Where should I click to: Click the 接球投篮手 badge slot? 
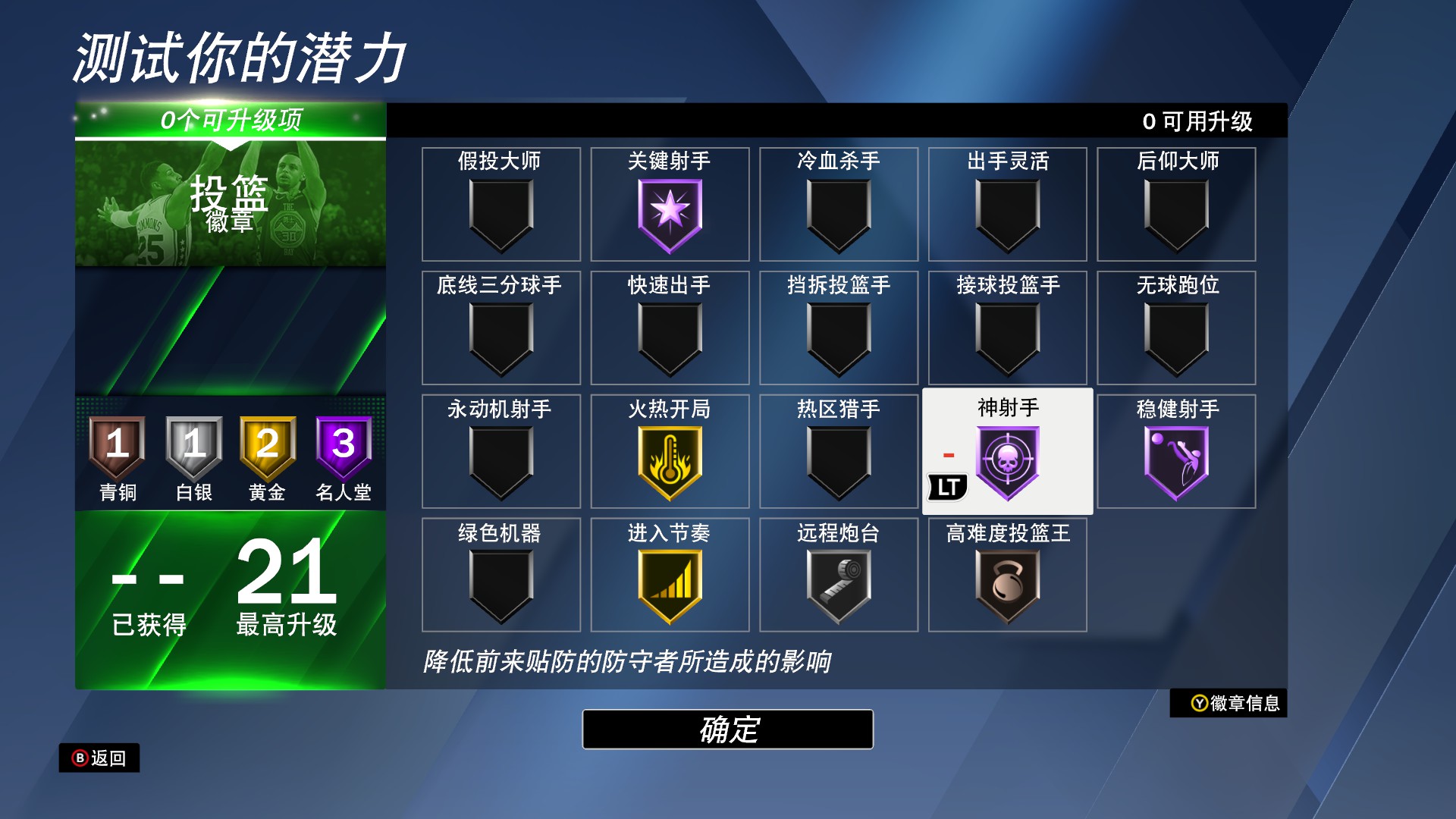1008,339
